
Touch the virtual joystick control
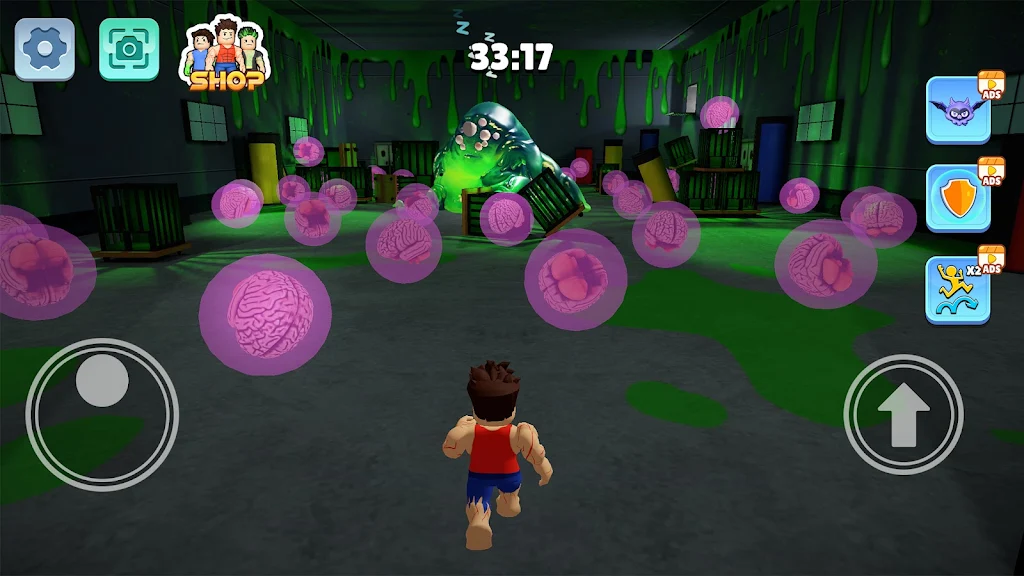click(x=102, y=414)
